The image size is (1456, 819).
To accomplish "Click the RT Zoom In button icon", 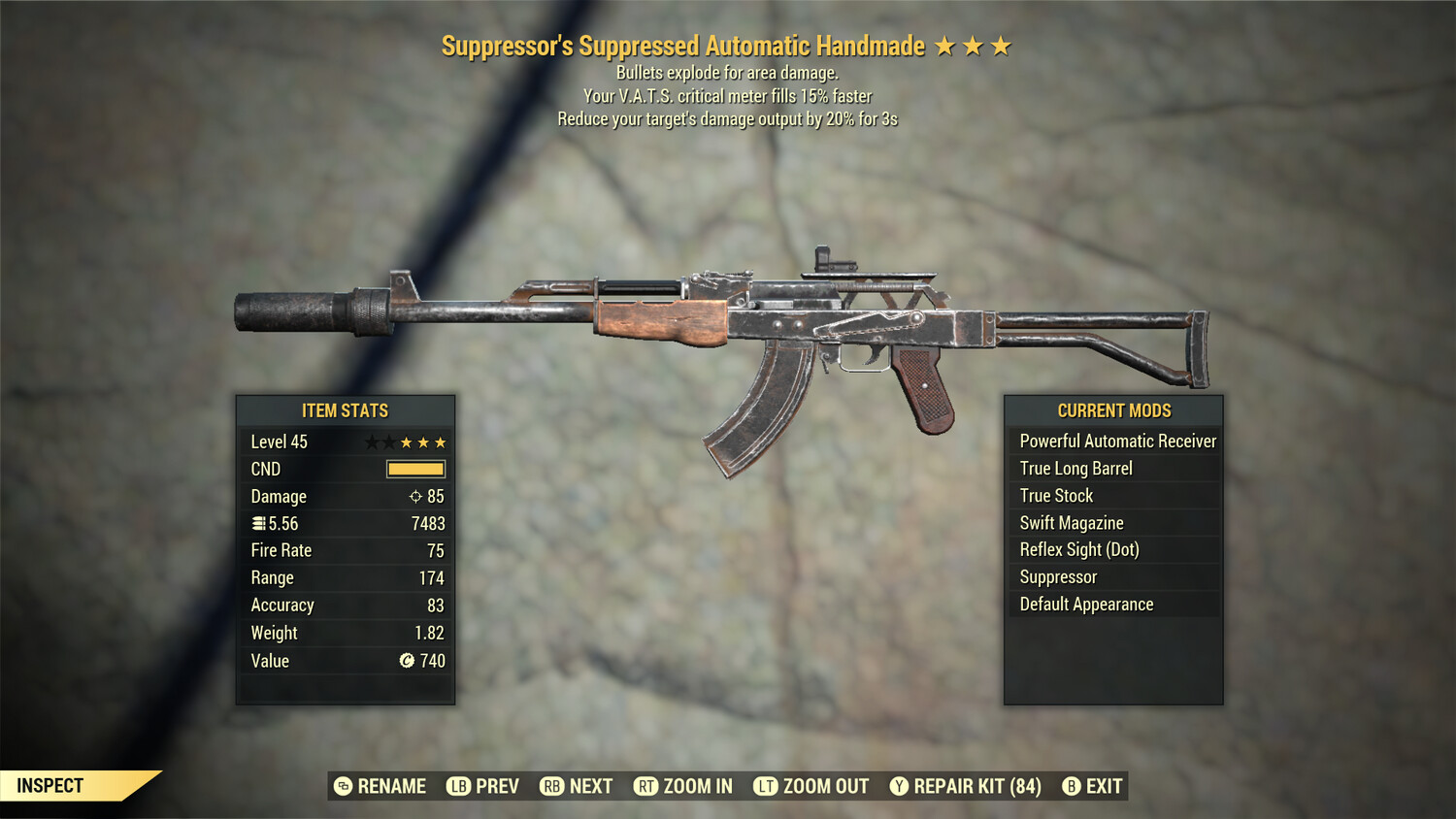I will (x=645, y=786).
